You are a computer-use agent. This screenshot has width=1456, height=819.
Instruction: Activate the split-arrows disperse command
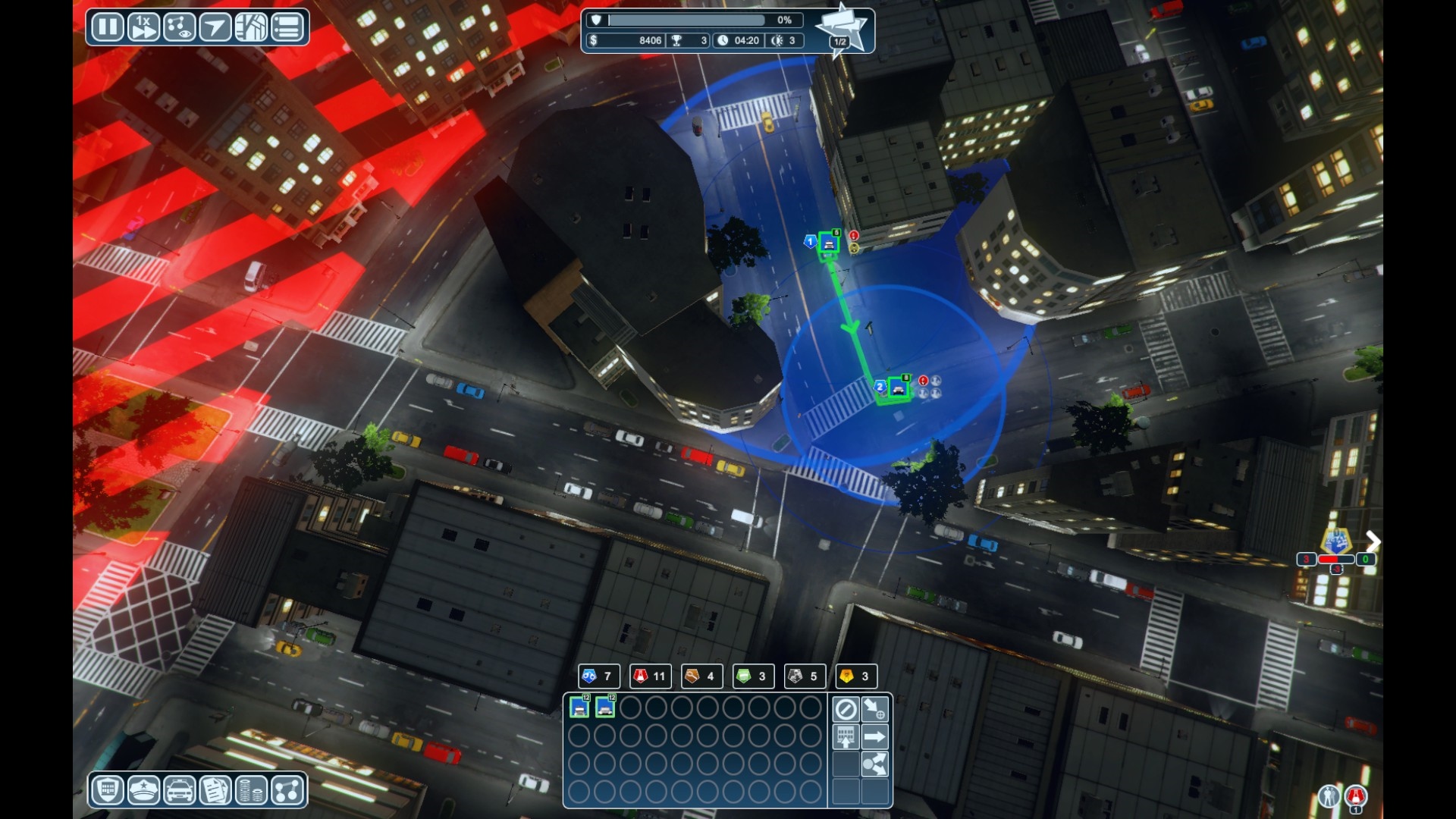click(x=874, y=764)
